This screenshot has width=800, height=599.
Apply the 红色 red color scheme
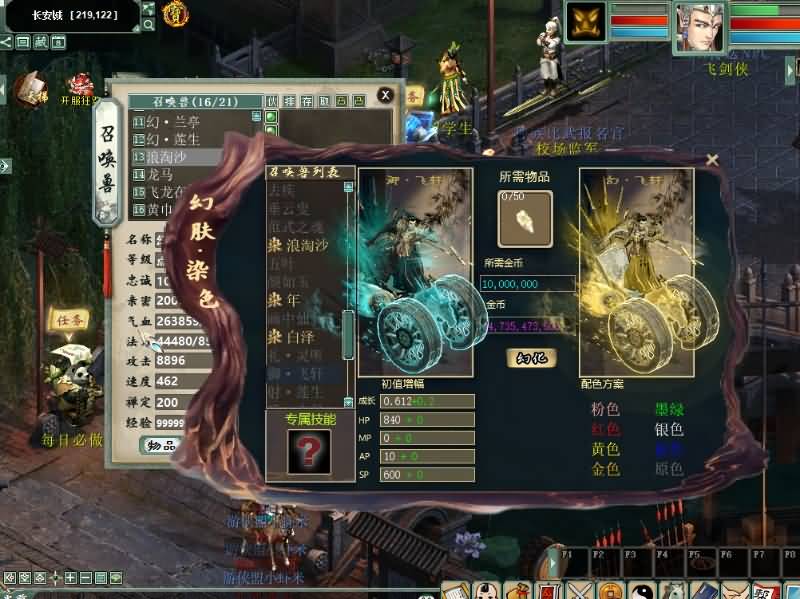606,430
